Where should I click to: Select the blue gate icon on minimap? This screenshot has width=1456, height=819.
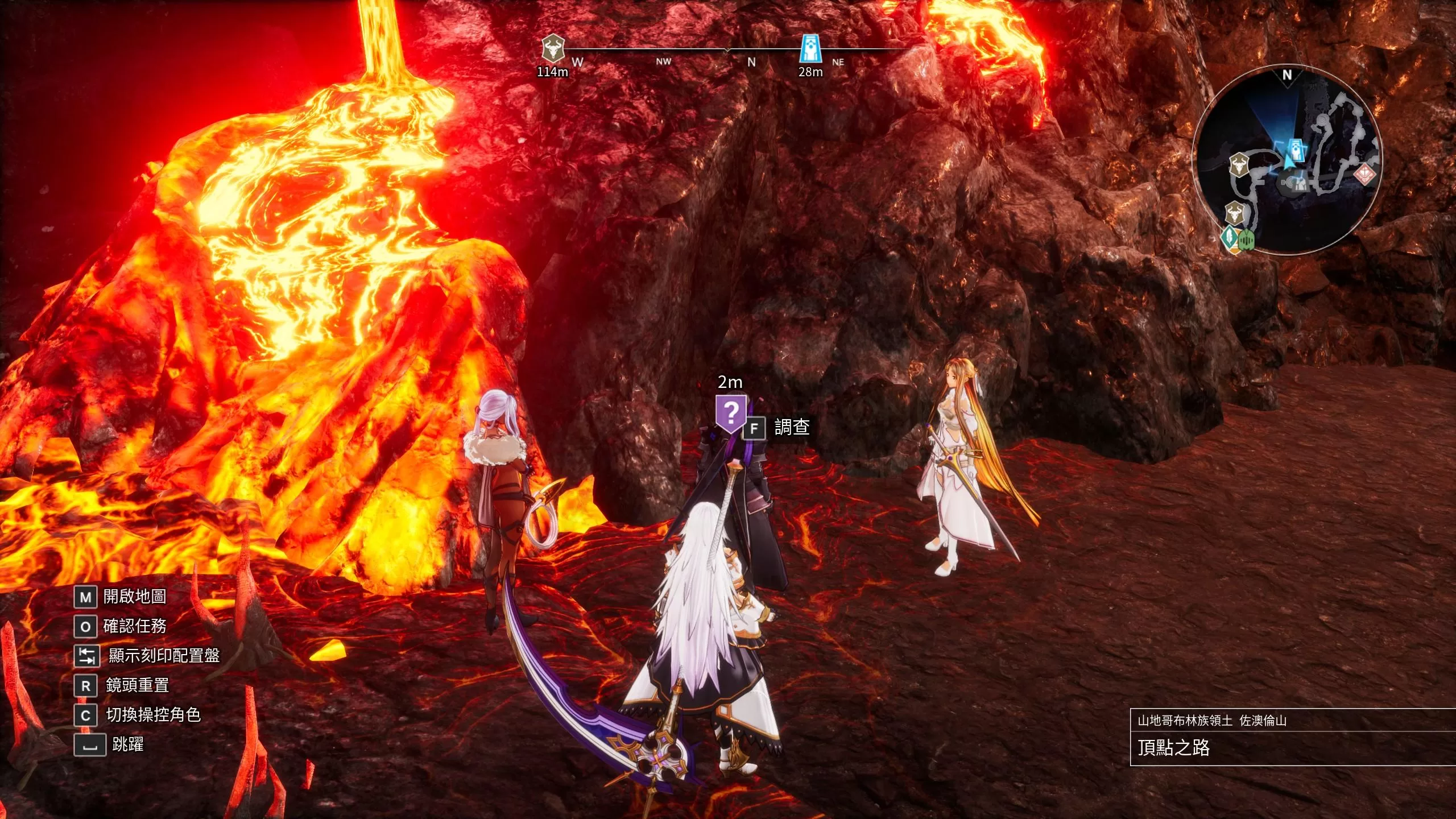1296,149
